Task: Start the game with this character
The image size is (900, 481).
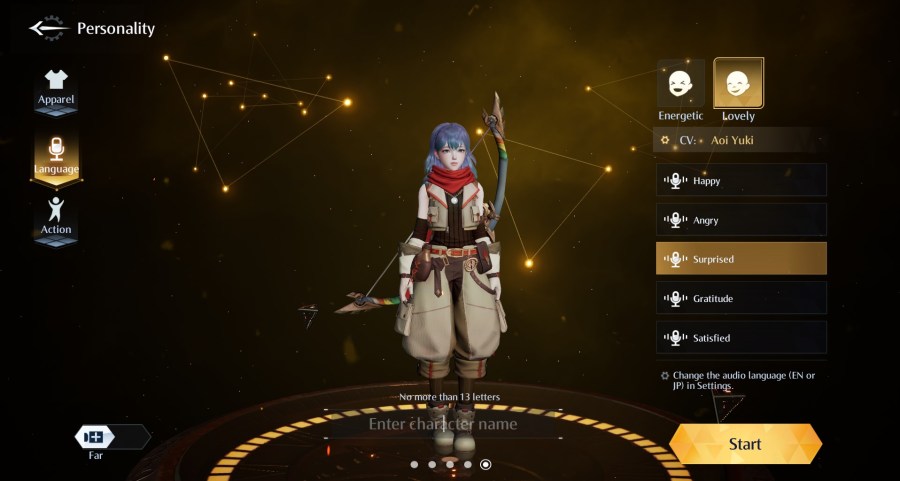Action: tap(745, 444)
